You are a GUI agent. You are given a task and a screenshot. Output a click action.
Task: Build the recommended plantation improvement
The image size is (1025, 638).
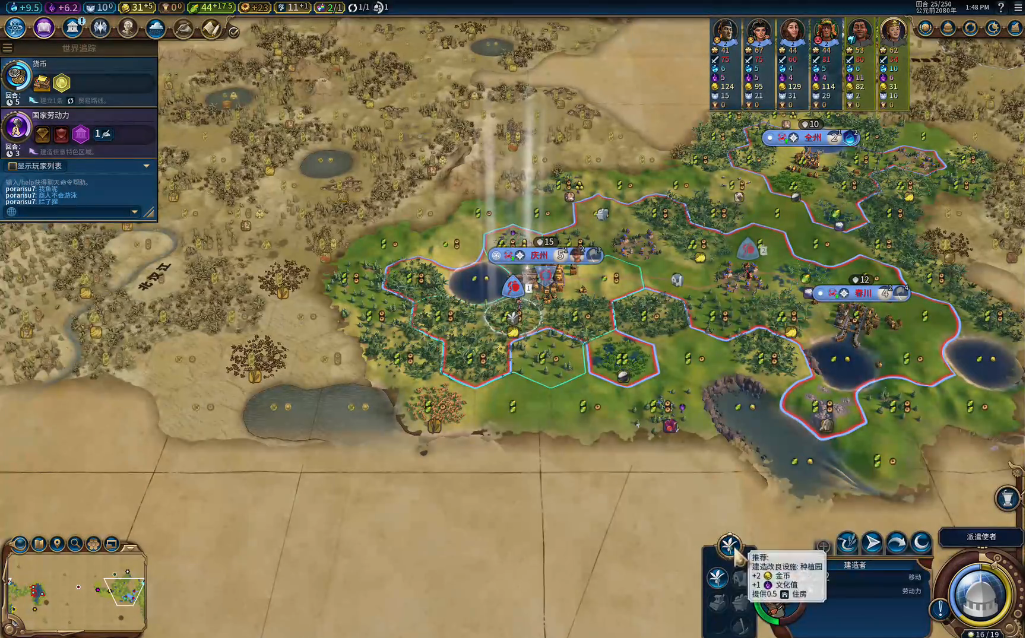tap(728, 546)
